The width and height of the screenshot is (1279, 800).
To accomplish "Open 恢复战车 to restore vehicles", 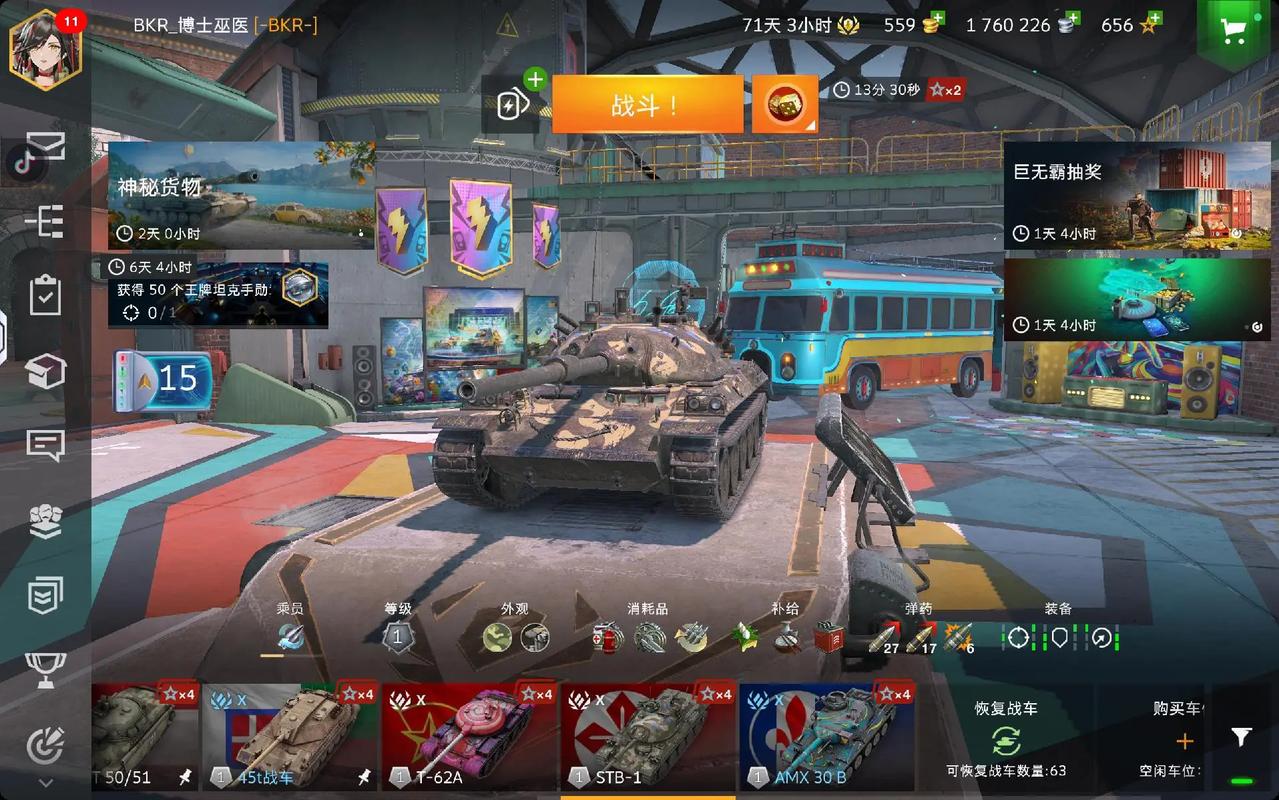I will 1006,739.
